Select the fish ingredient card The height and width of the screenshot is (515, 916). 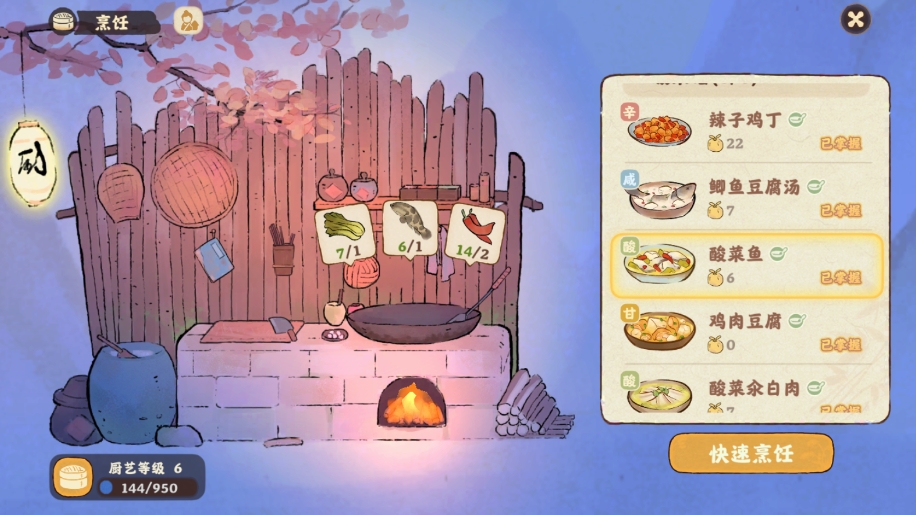410,230
